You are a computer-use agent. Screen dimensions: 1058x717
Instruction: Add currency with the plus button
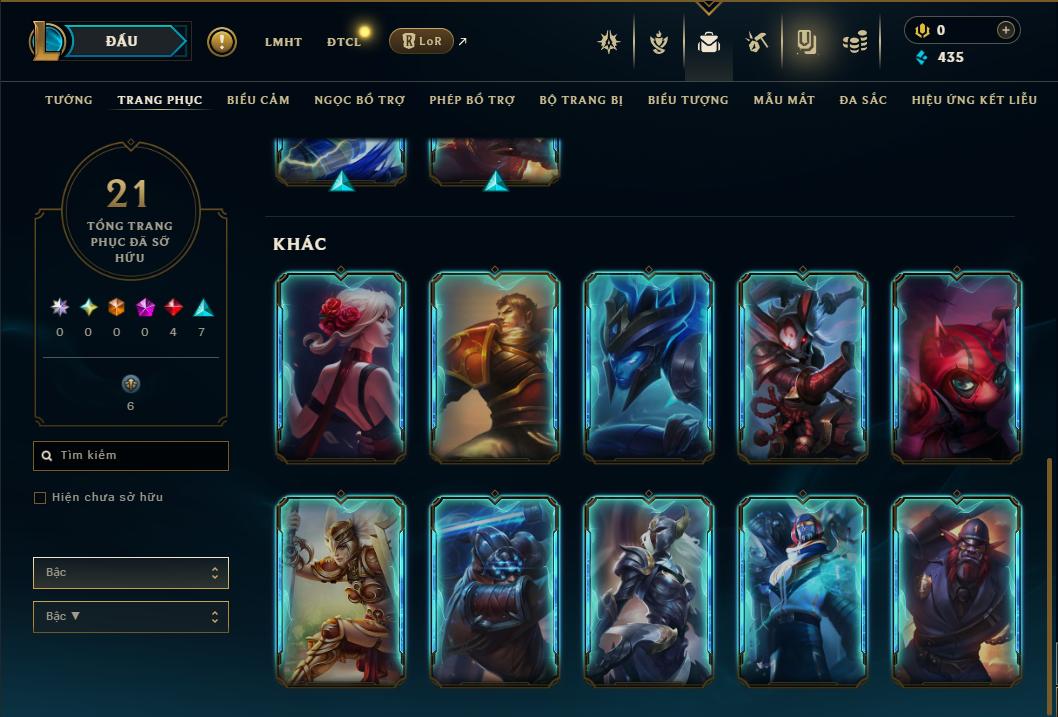tap(1006, 31)
